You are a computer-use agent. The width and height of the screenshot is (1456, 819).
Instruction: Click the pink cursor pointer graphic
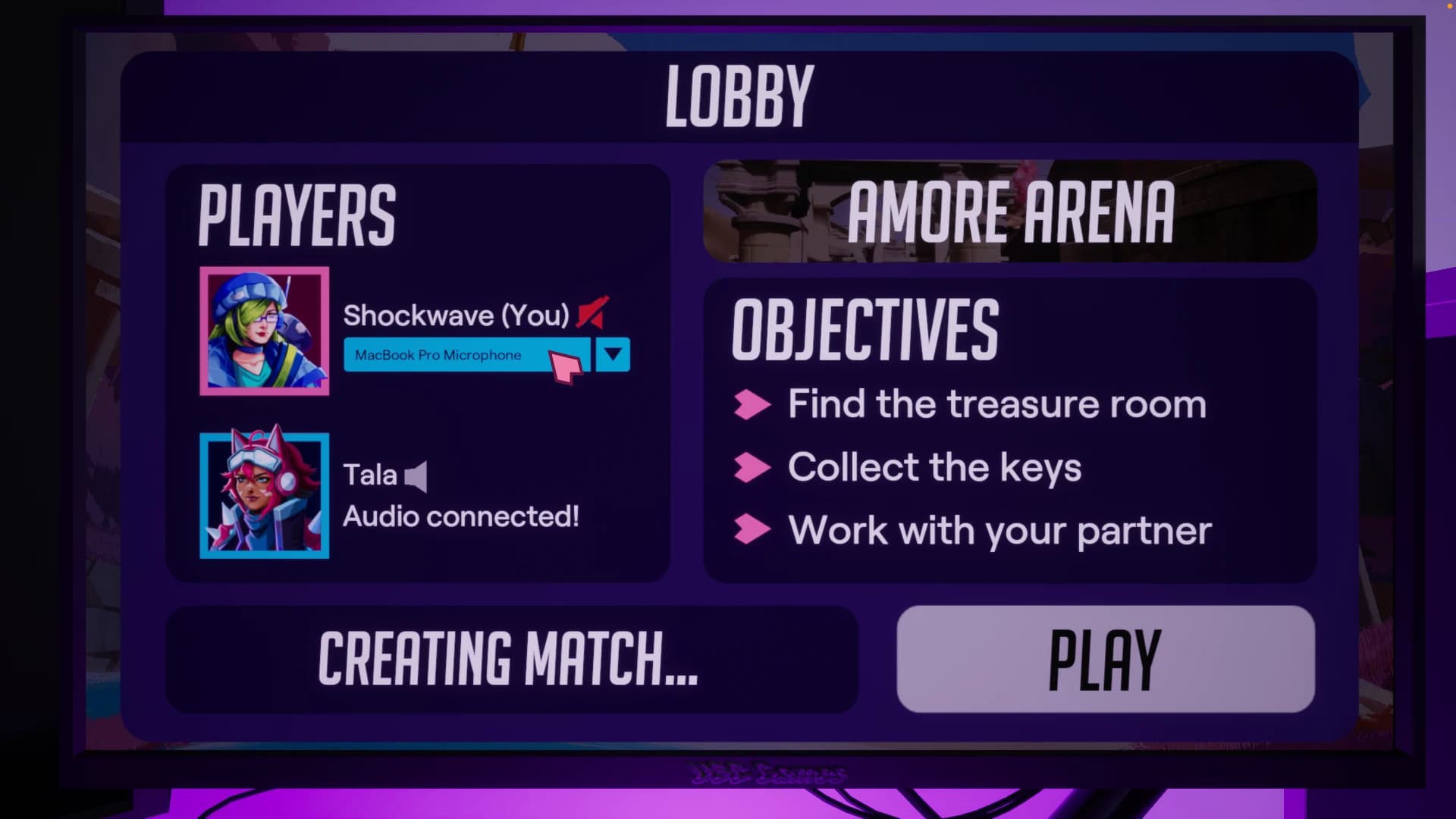click(x=567, y=367)
